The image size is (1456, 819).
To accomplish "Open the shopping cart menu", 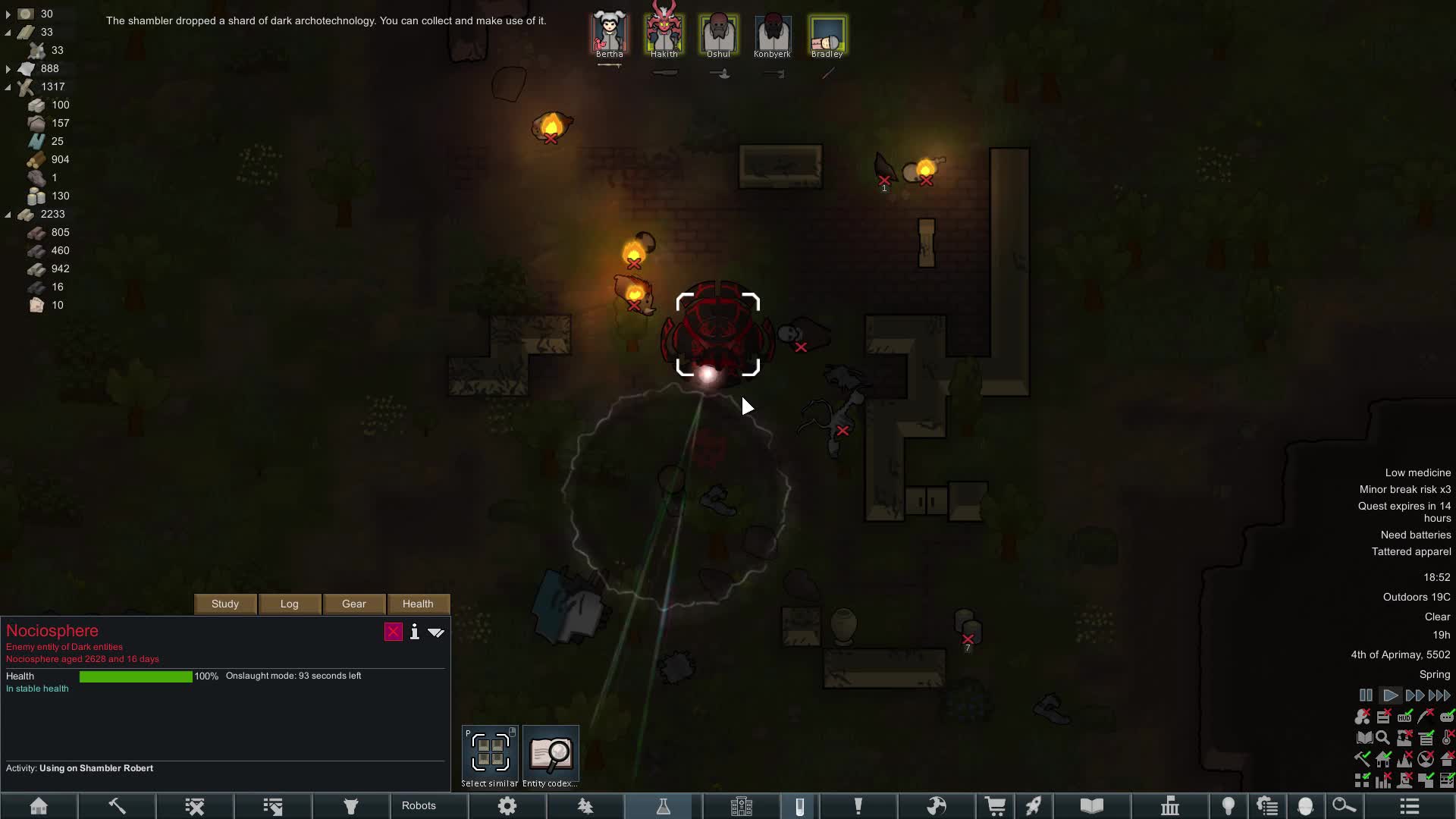I will [x=995, y=806].
